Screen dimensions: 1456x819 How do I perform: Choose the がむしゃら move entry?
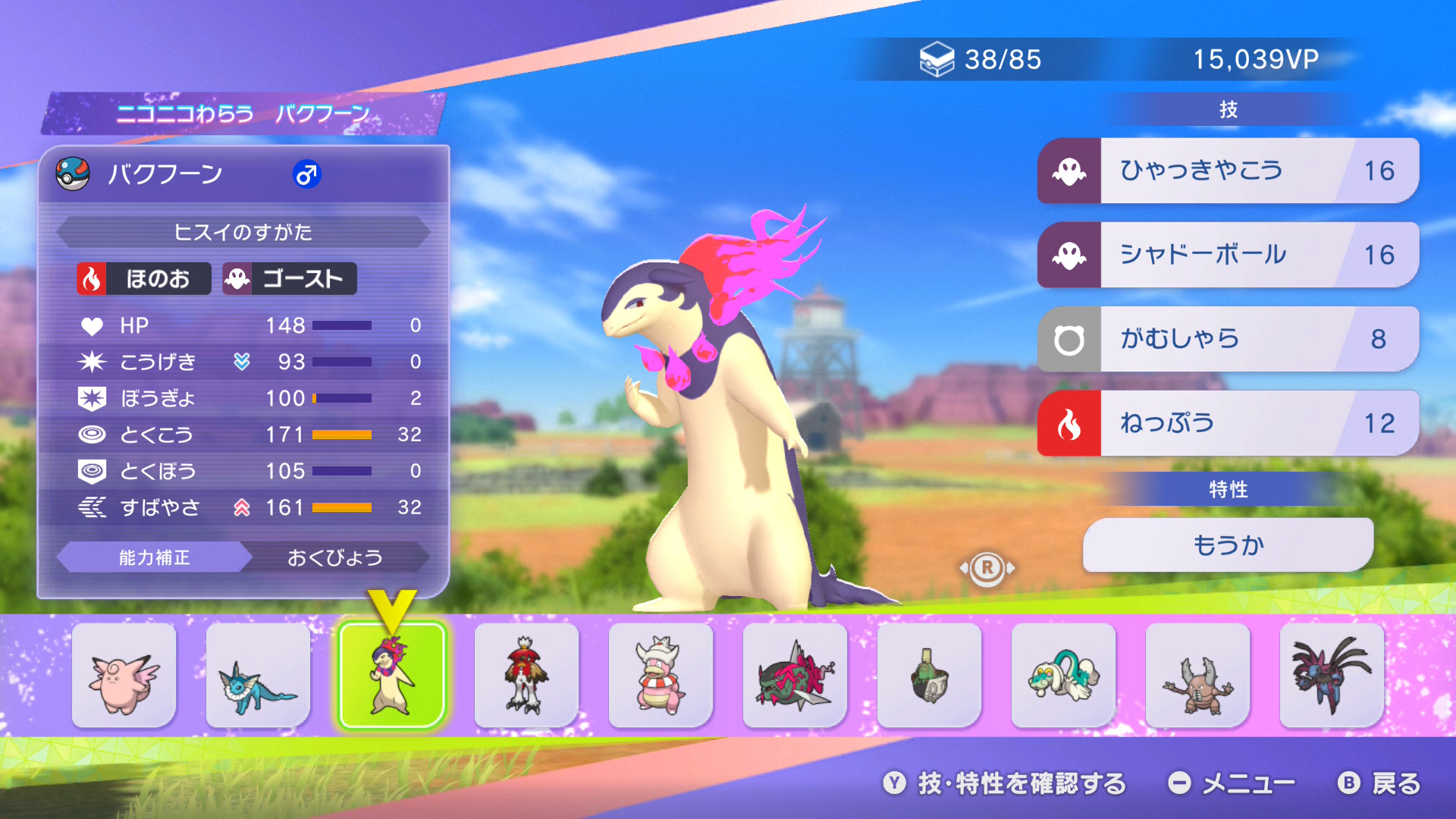click(1228, 339)
